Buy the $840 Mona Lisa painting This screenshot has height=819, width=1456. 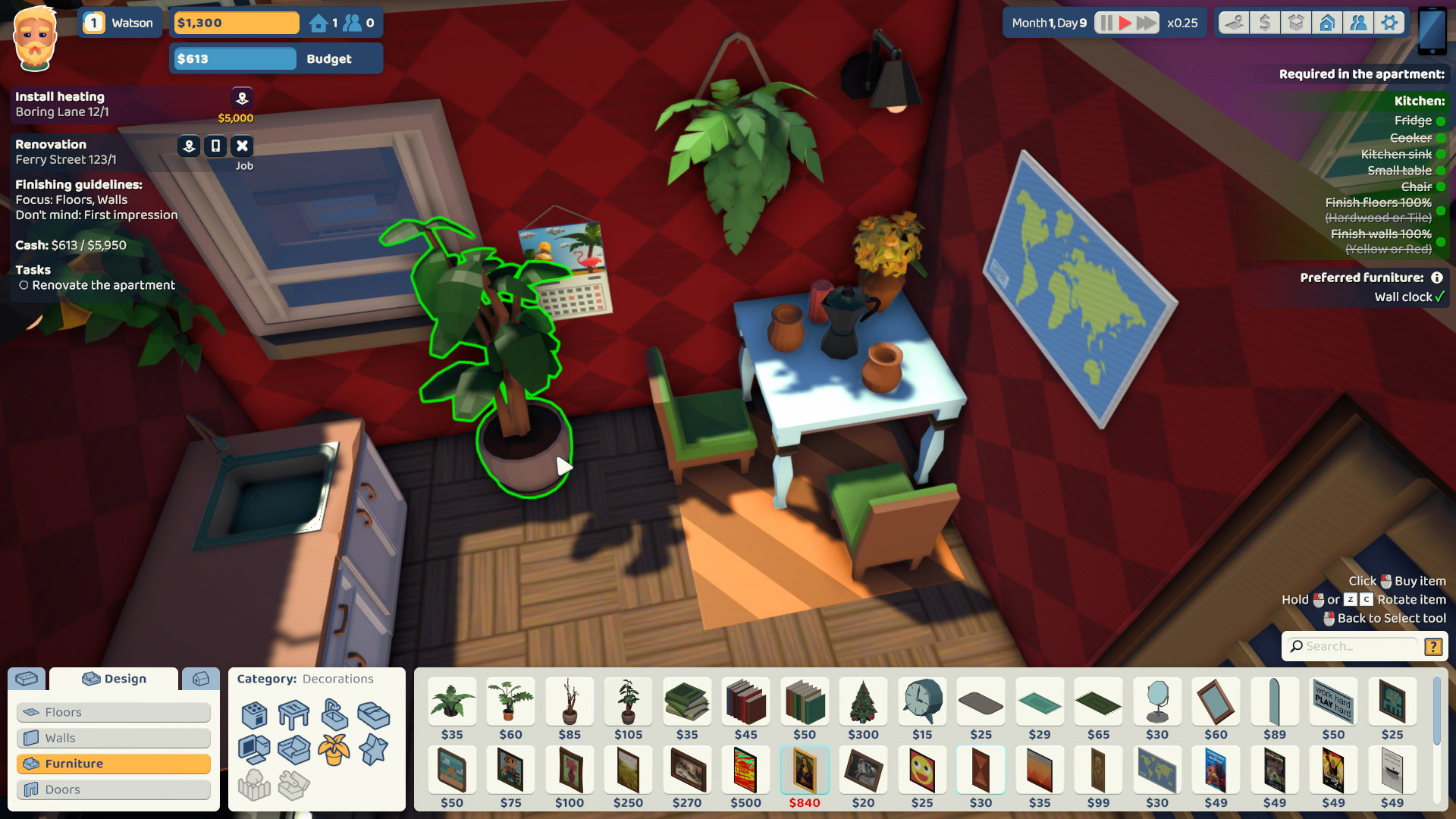[x=804, y=769]
